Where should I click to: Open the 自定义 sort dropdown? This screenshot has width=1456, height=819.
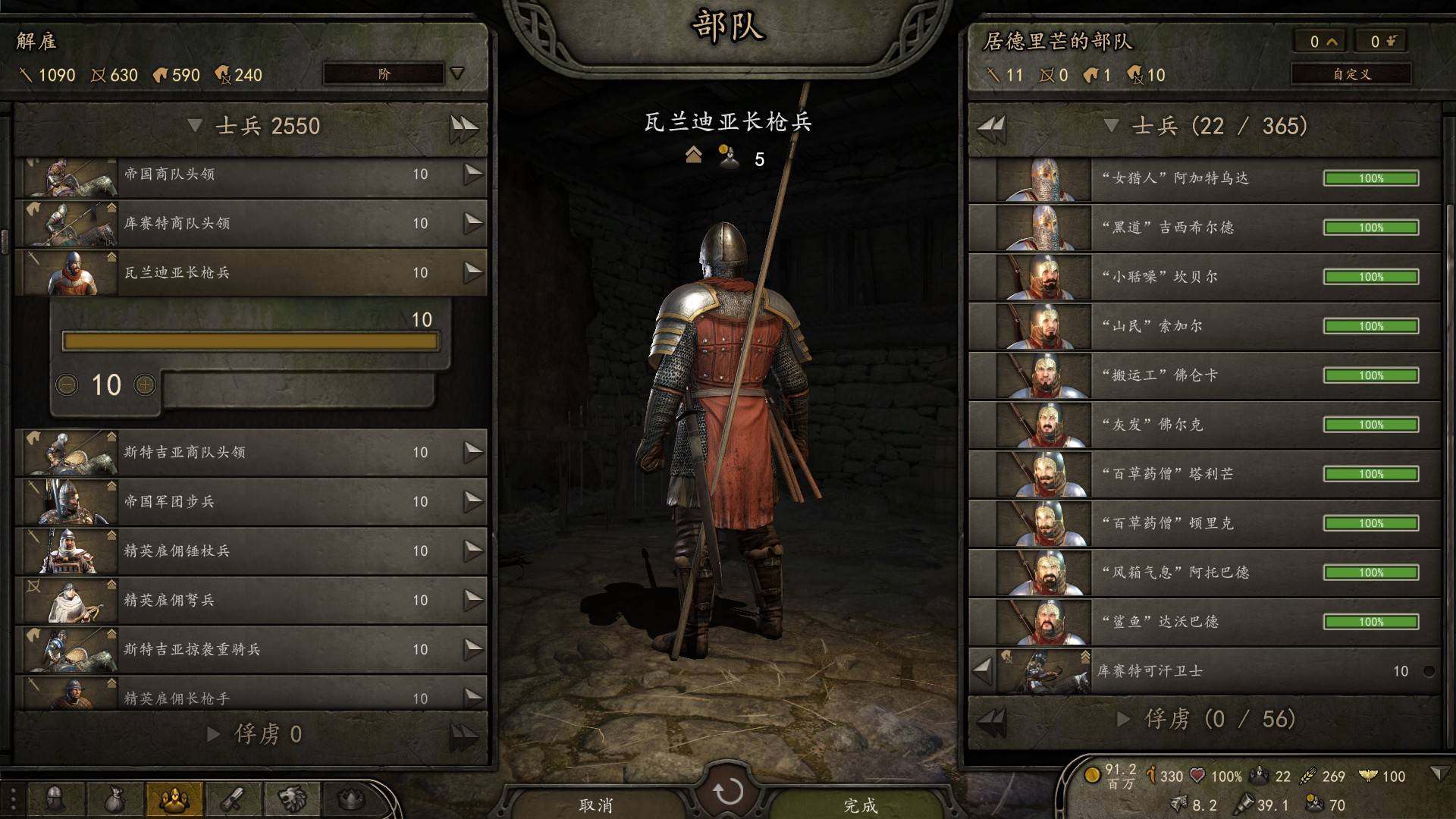click(1351, 74)
